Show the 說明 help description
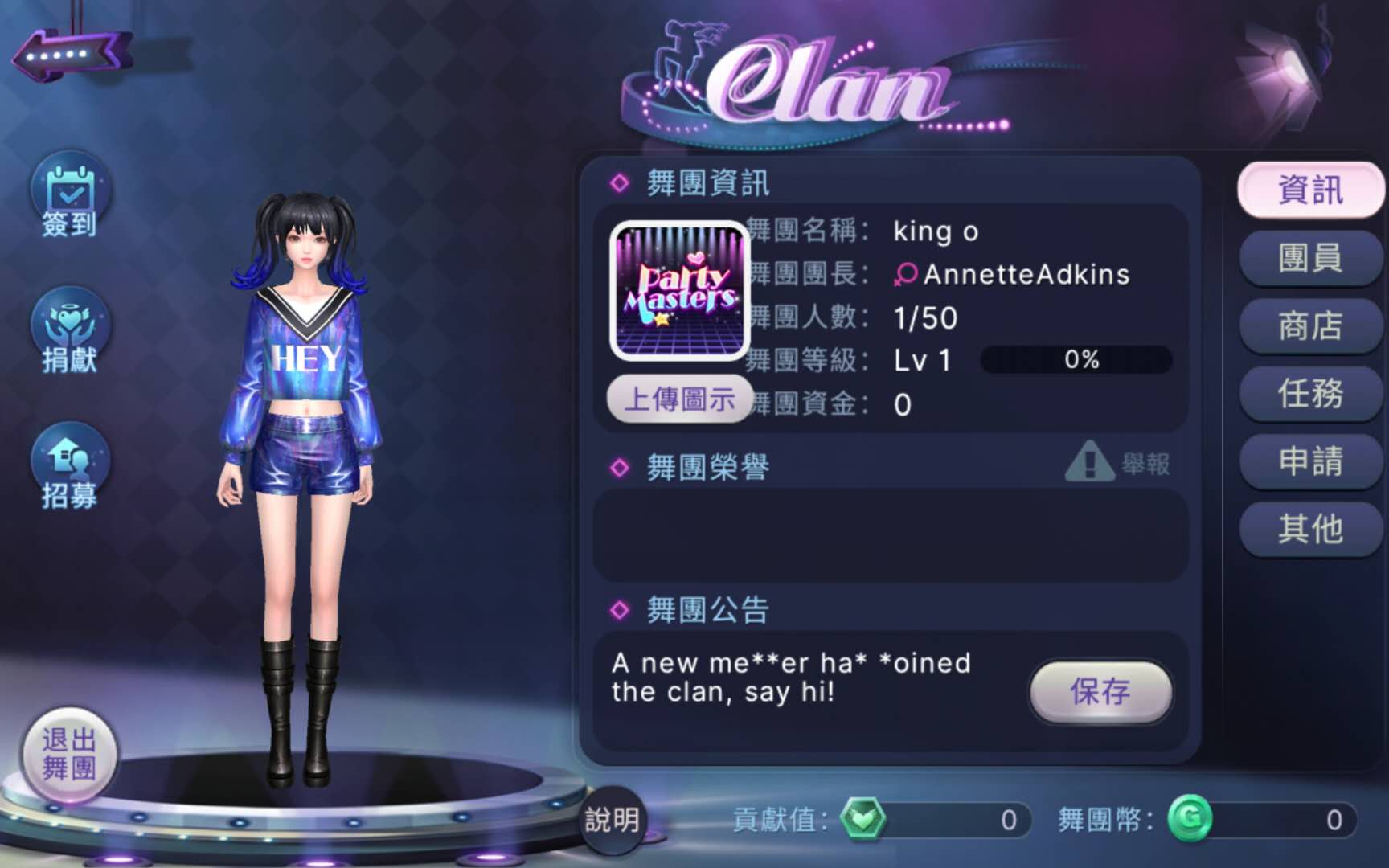This screenshot has height=868, width=1389. click(613, 820)
